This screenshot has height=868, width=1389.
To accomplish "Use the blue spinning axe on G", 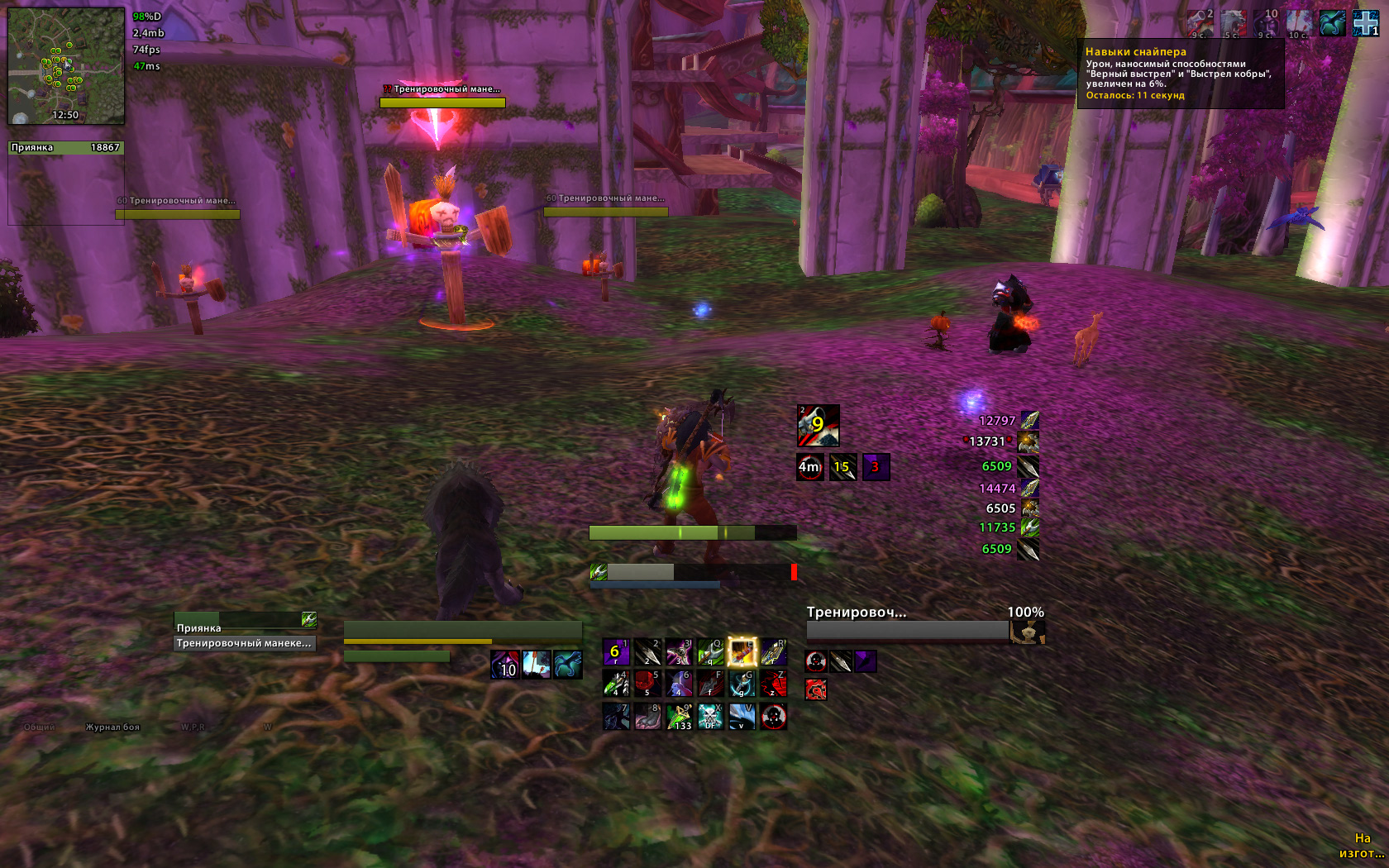I will pos(742,684).
